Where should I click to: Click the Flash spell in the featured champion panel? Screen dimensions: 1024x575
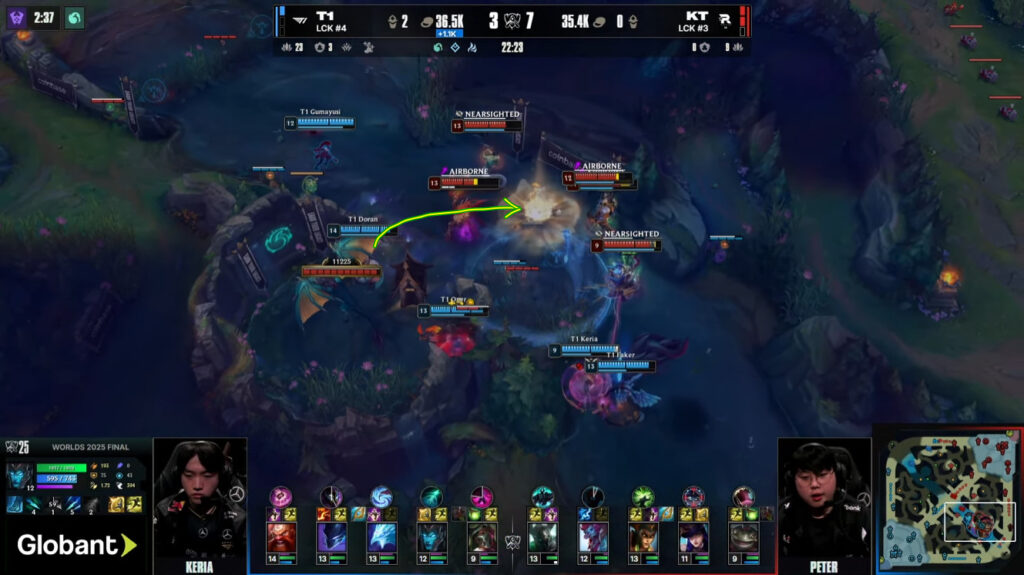[133, 504]
